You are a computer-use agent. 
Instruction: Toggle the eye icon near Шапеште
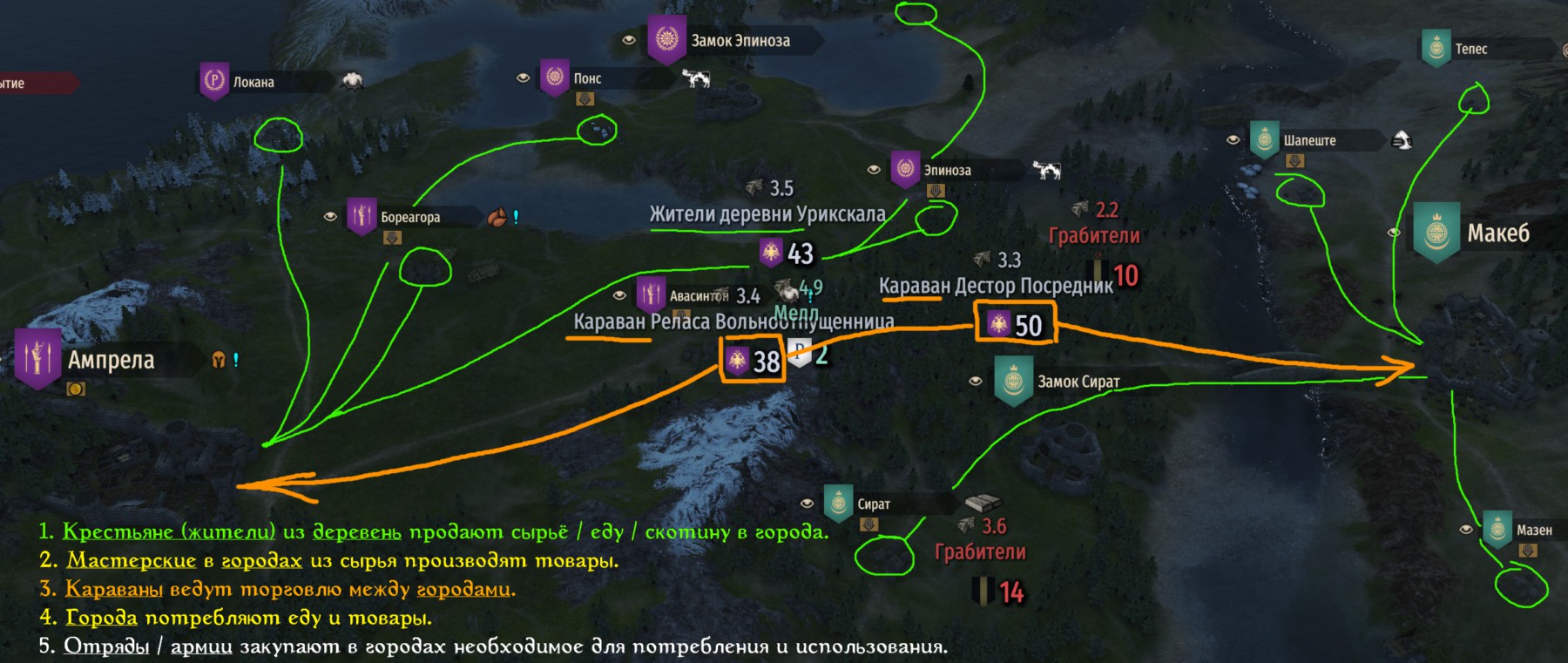pyautogui.click(x=1233, y=140)
